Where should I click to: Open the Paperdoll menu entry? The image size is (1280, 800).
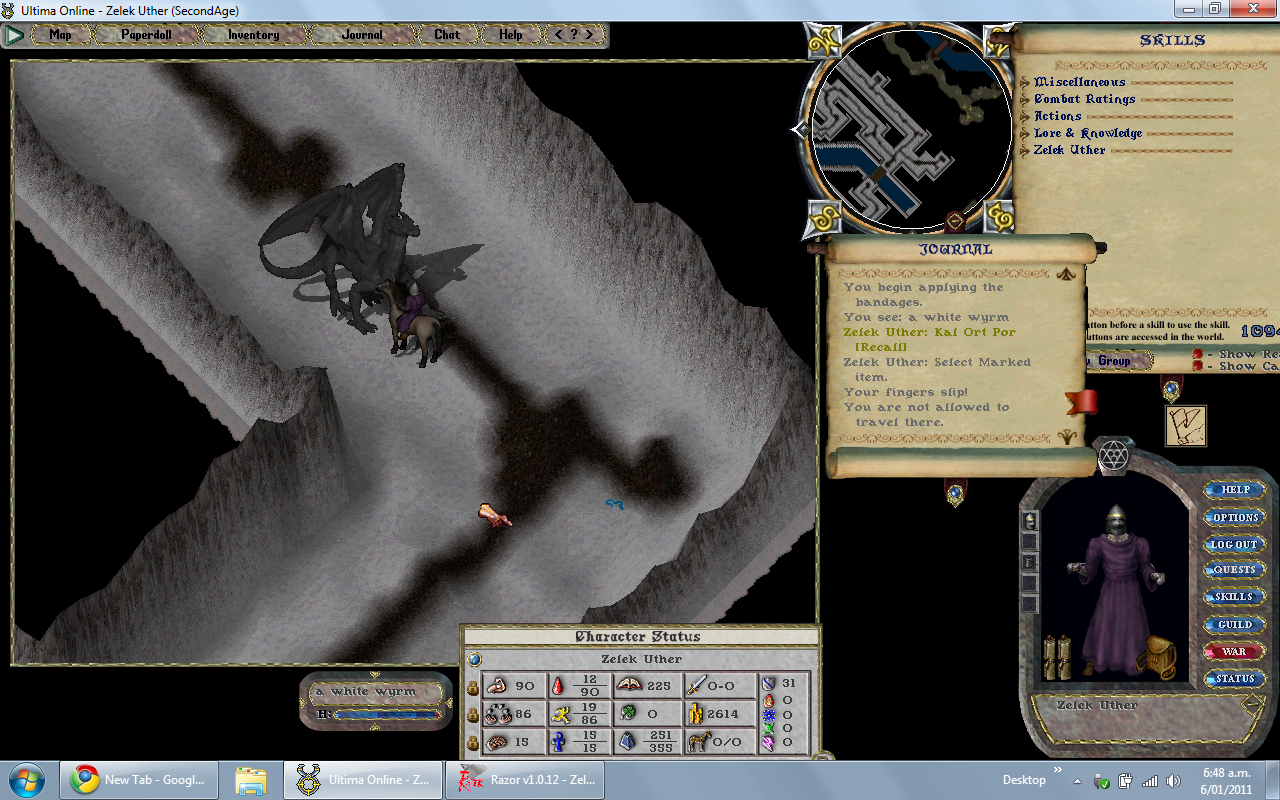tap(147, 35)
